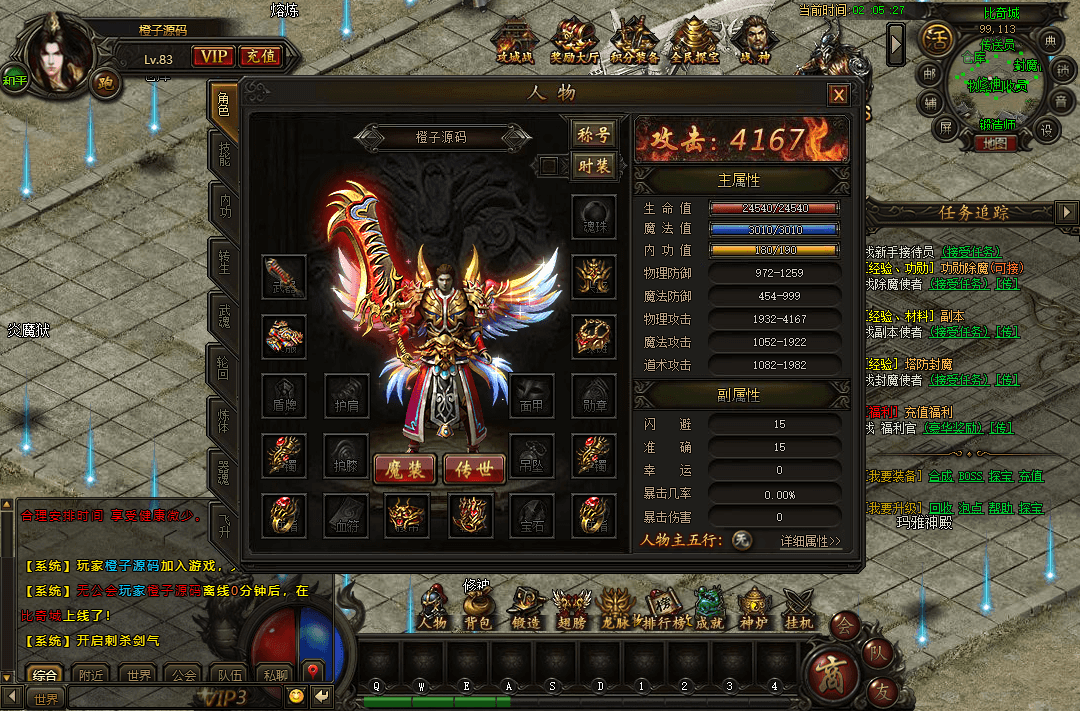Close the 人物 character window
Screen dimensions: 1080x711
click(838, 95)
